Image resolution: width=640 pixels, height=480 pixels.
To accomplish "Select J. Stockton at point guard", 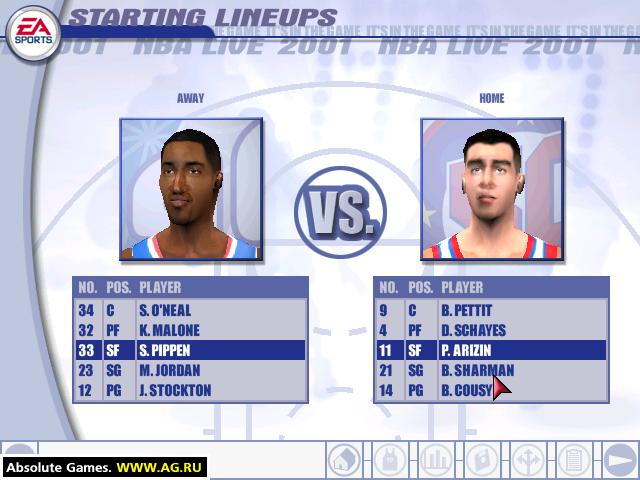I will click(190, 390).
